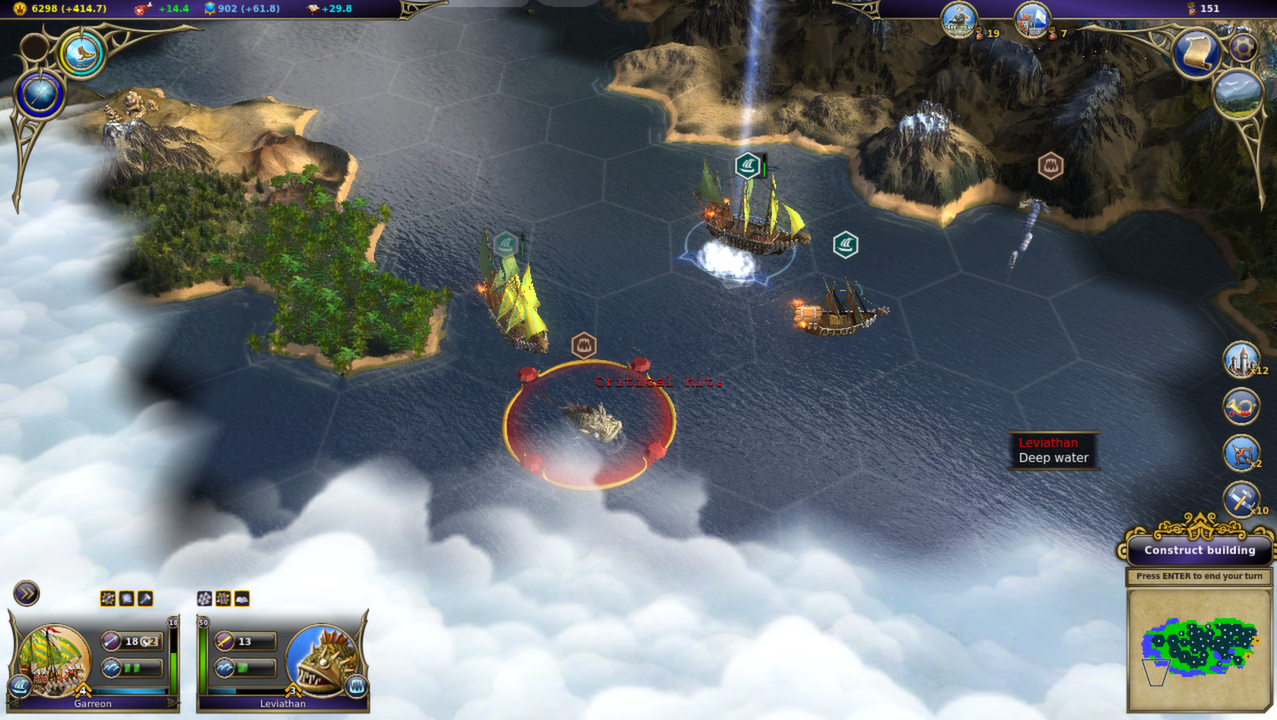
Task: Click the Construct building notification button
Action: (x=1199, y=550)
